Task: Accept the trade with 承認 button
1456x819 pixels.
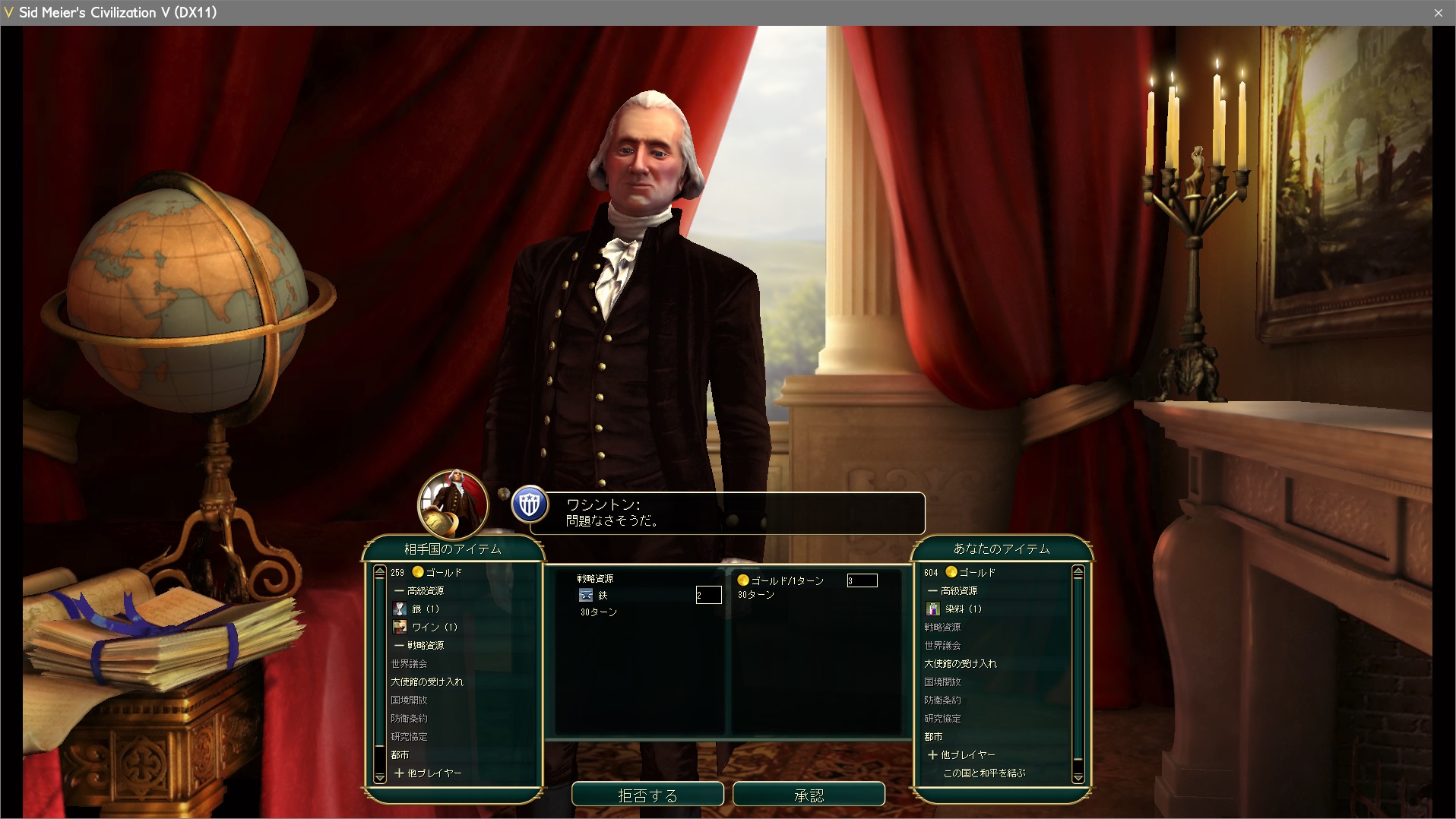Action: tap(809, 795)
